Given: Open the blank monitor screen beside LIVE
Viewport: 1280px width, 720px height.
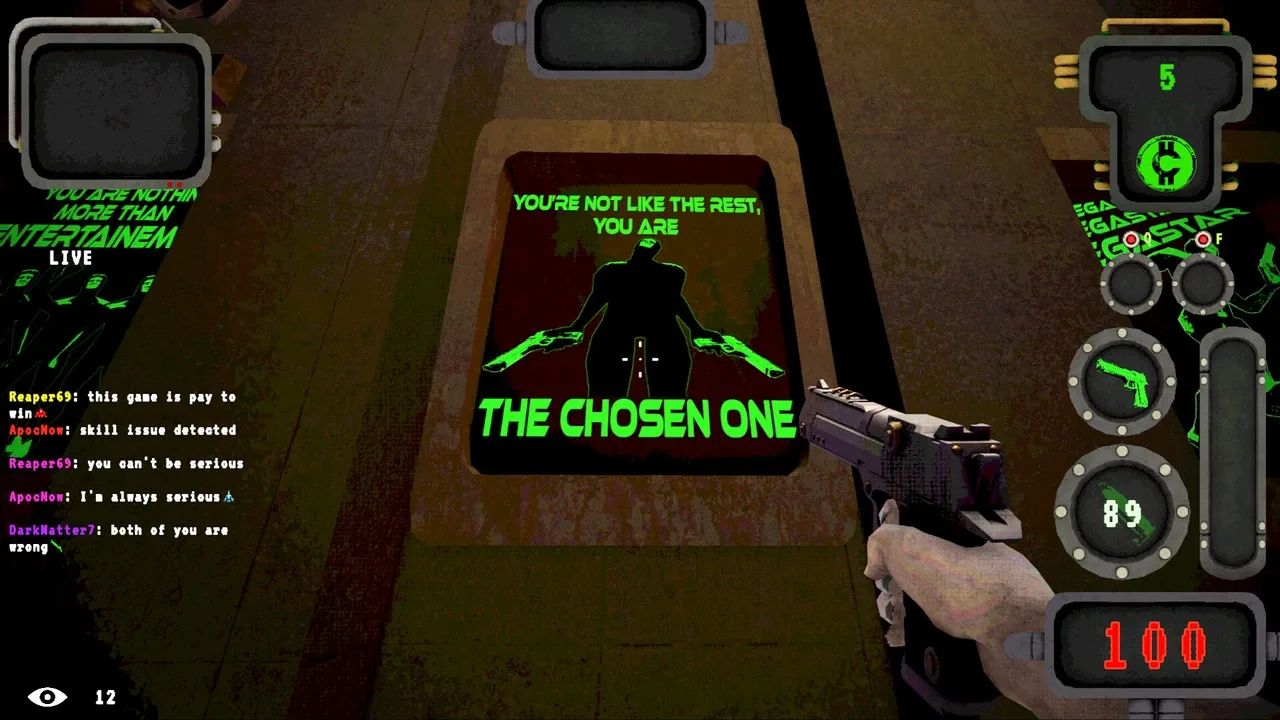Looking at the screenshot, I should [116, 110].
